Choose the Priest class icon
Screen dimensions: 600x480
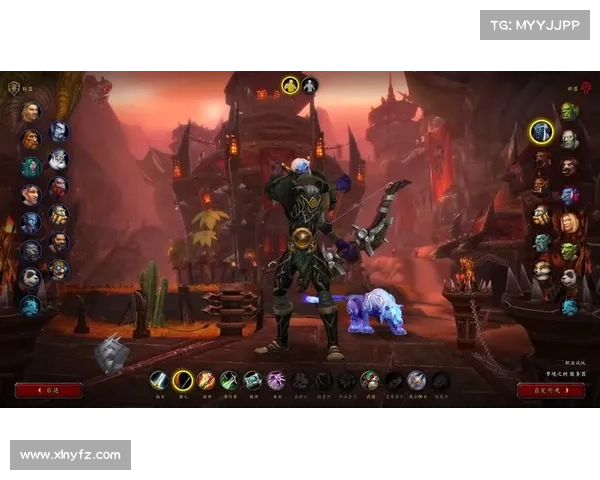[x=252, y=380]
